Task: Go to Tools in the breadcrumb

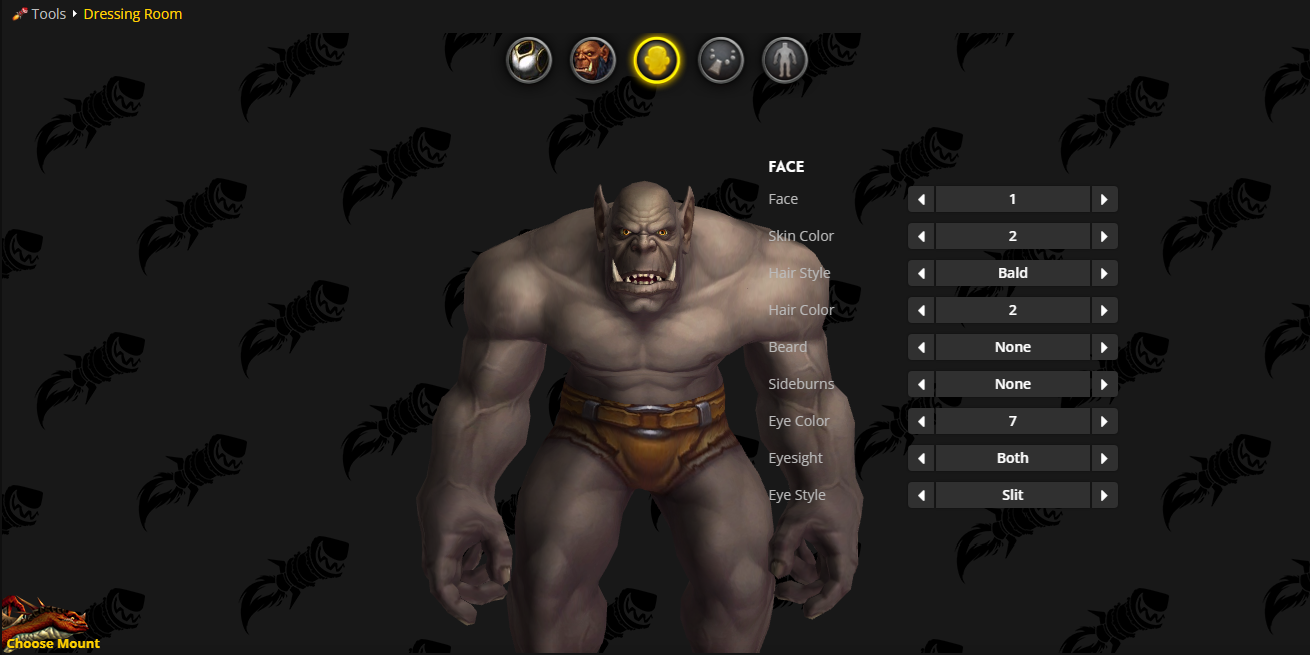Action: pyautogui.click(x=48, y=14)
